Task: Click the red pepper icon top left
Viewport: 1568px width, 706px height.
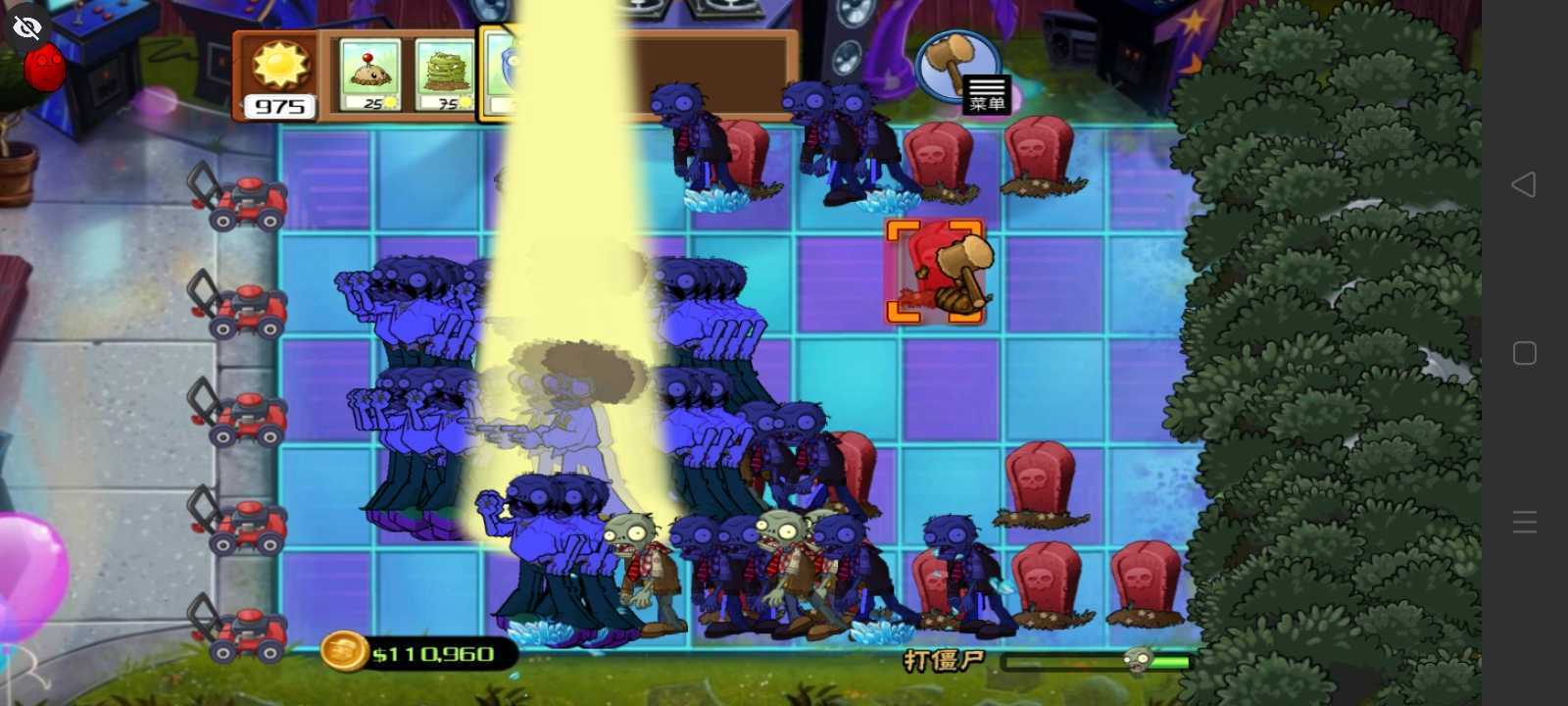Action: coord(43,69)
